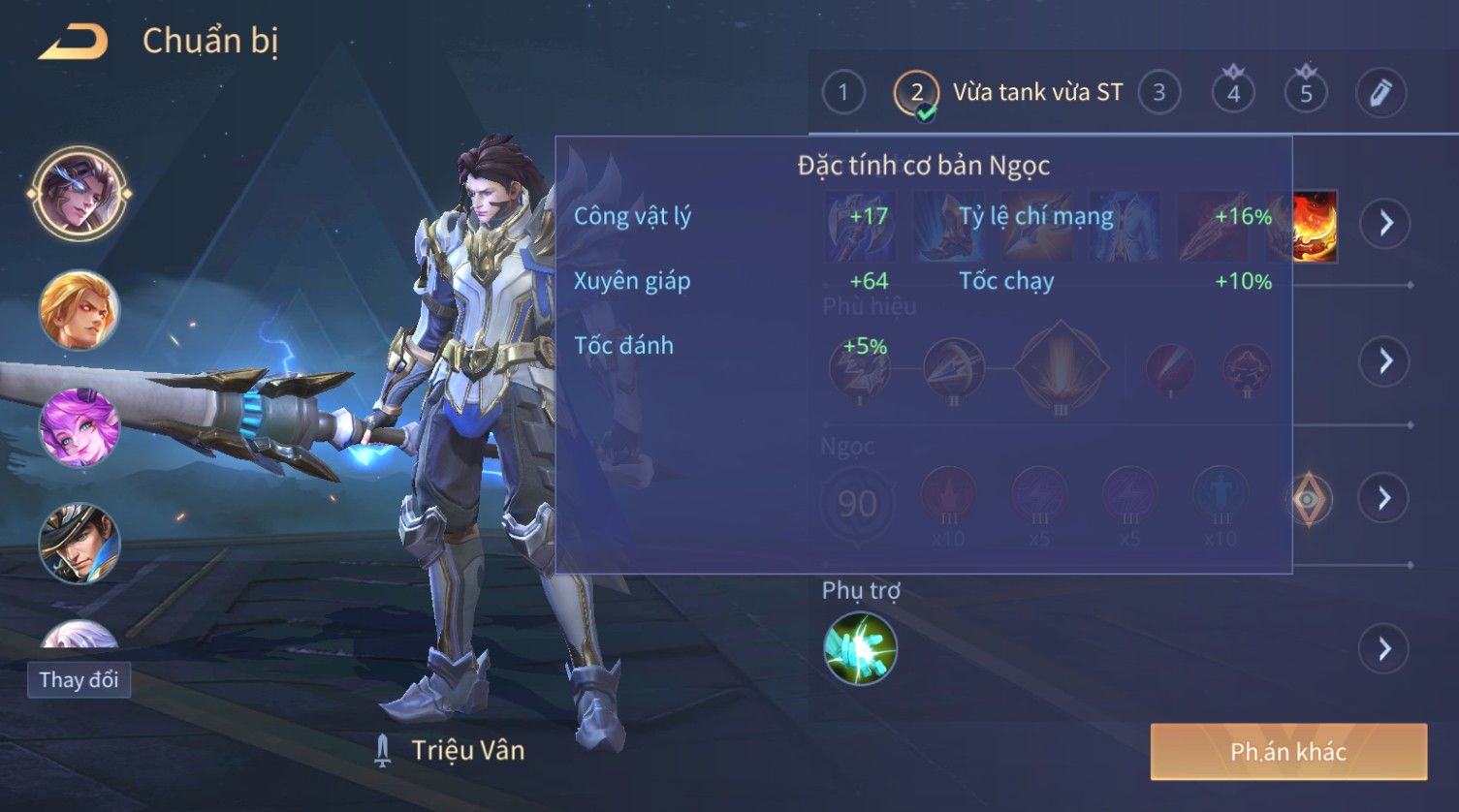Switch to build preset number 3
Screen dimensions: 1459x812
tap(1158, 93)
